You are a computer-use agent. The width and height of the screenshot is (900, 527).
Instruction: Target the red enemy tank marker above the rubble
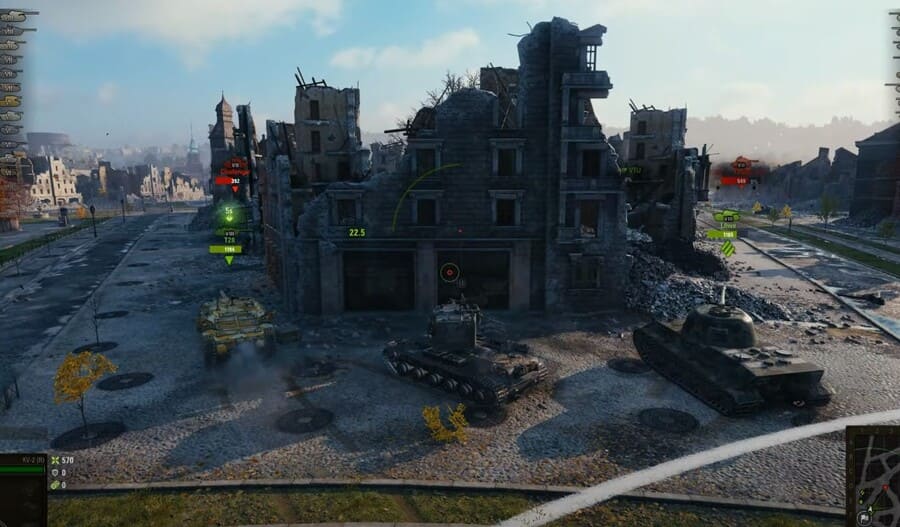[x=739, y=169]
